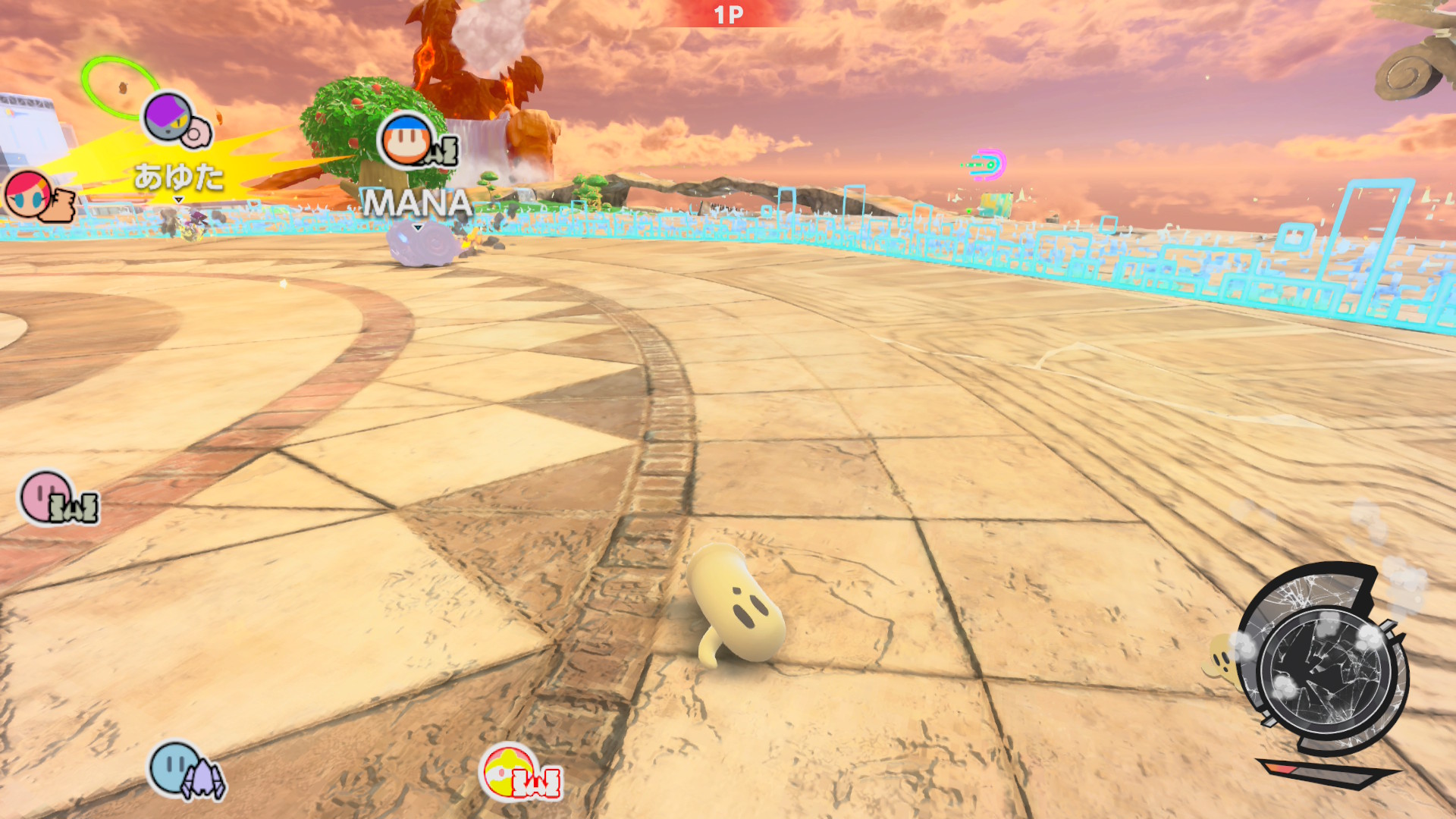Viewport: 1456px width, 819px height.
Task: Select the pink Kirby off-screen player marker
Action: 45,497
